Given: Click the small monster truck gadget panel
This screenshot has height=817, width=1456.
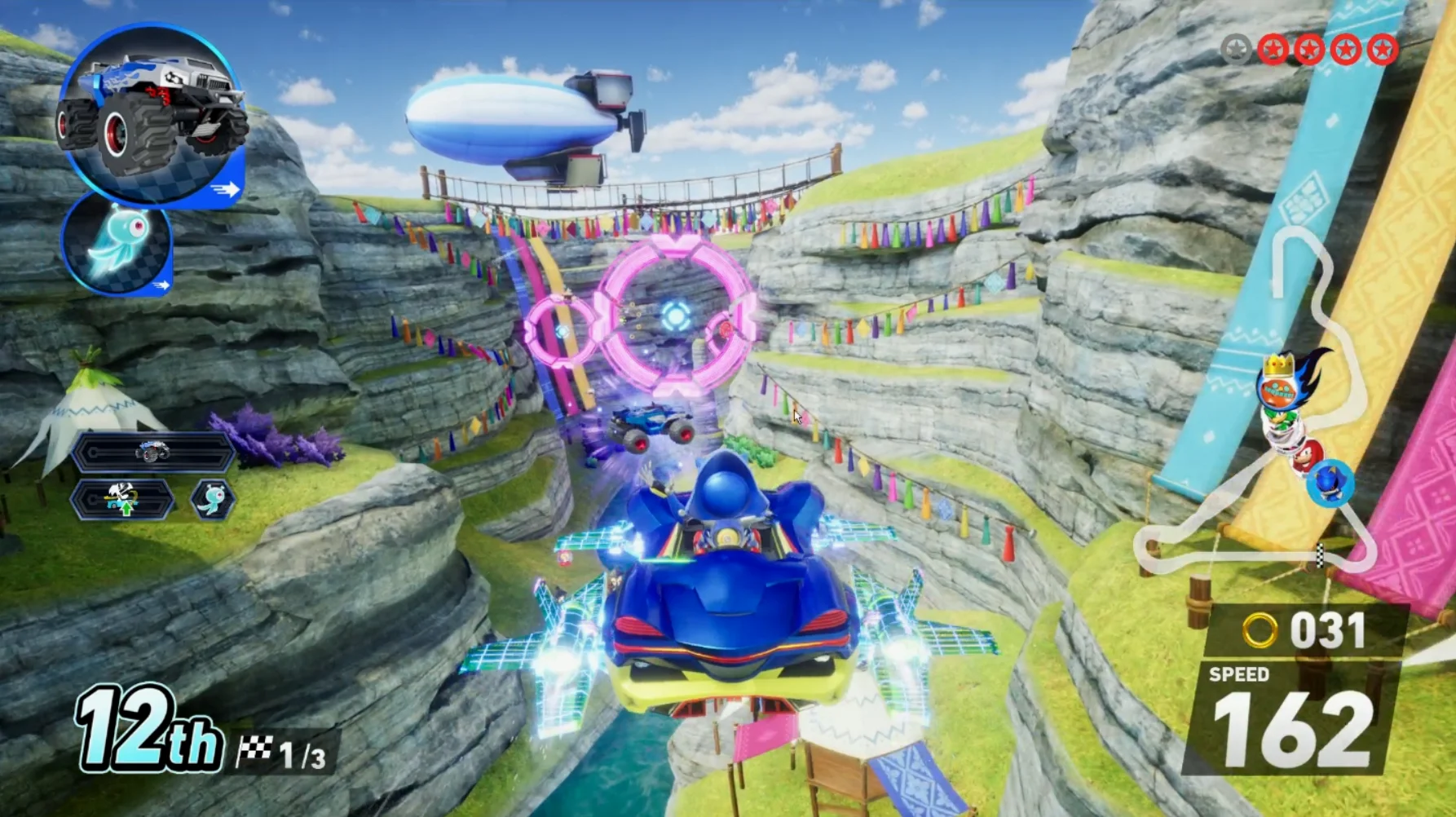Looking at the screenshot, I should (152, 452).
